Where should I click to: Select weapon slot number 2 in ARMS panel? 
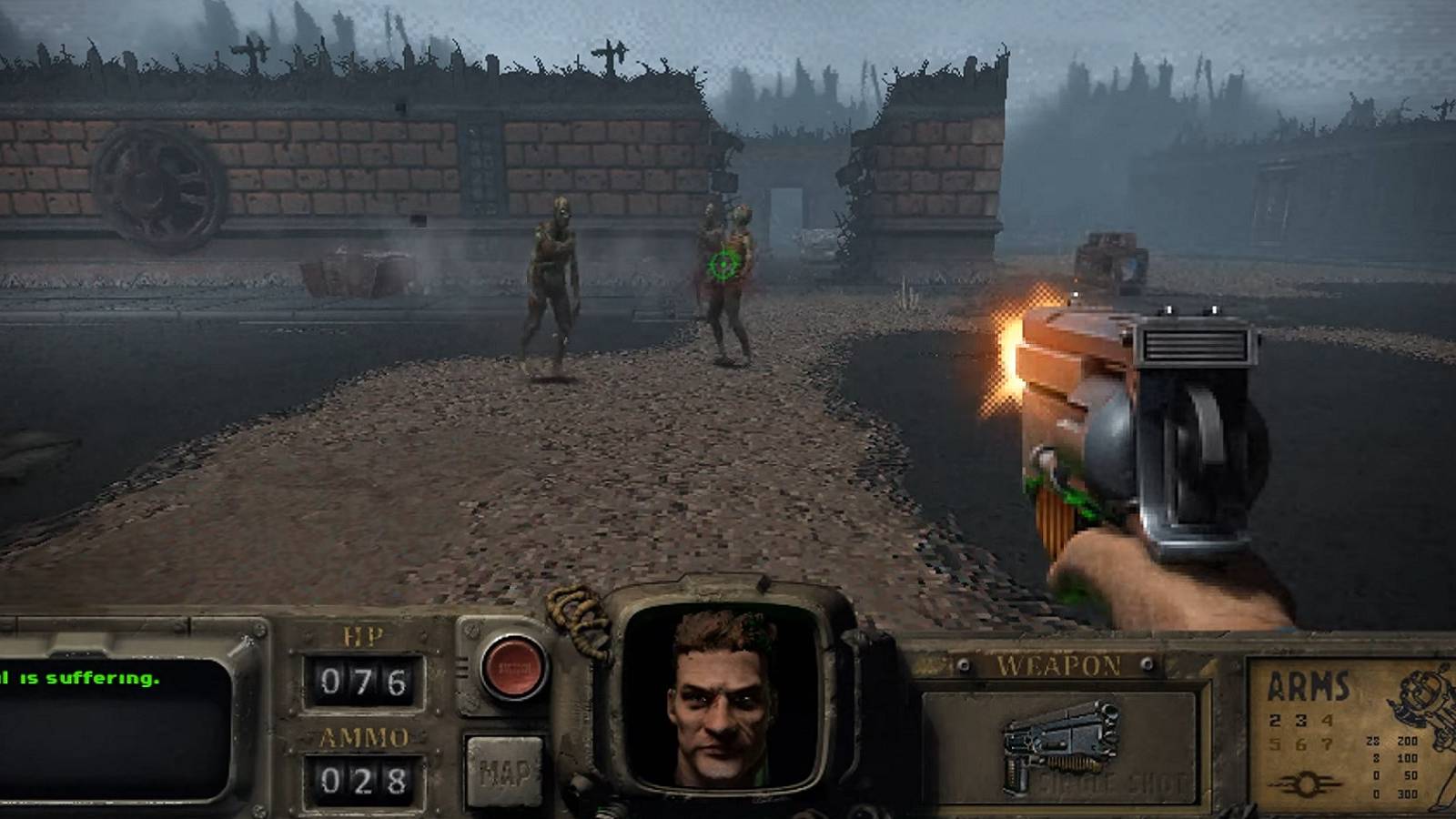tap(1274, 720)
